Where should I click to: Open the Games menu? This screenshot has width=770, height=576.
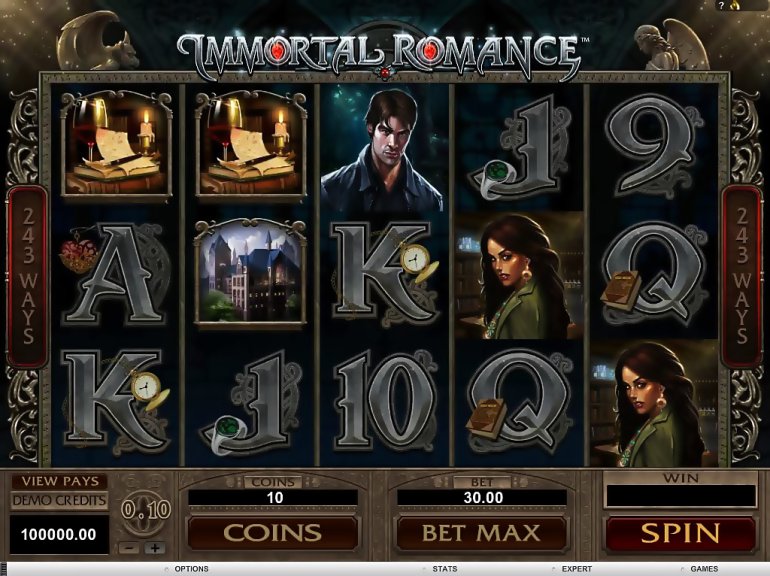[x=703, y=569]
